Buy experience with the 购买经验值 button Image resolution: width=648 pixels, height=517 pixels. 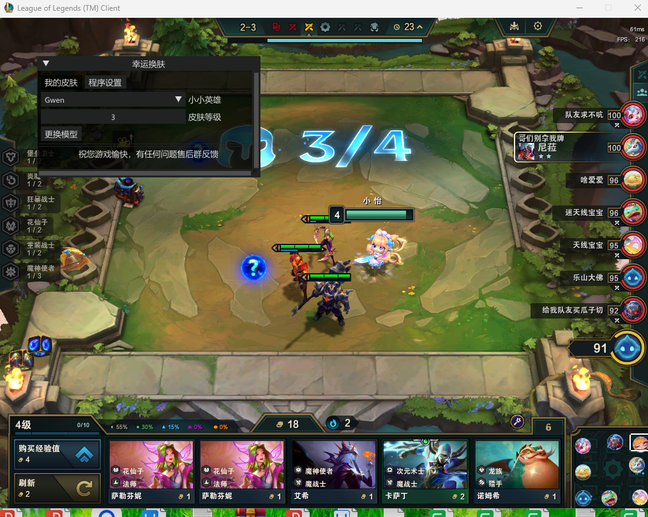pyautogui.click(x=57, y=455)
